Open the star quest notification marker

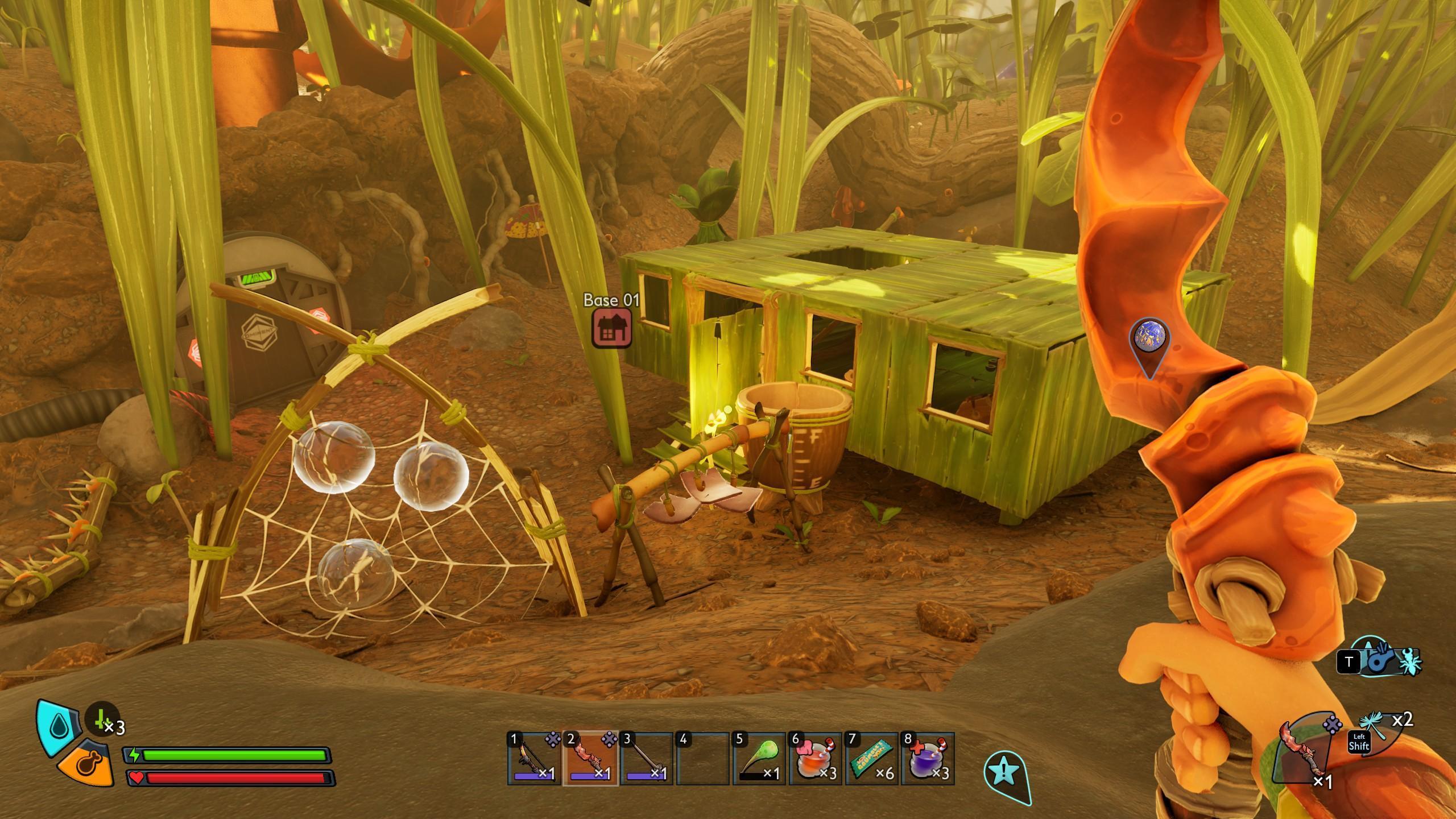coord(1005,772)
